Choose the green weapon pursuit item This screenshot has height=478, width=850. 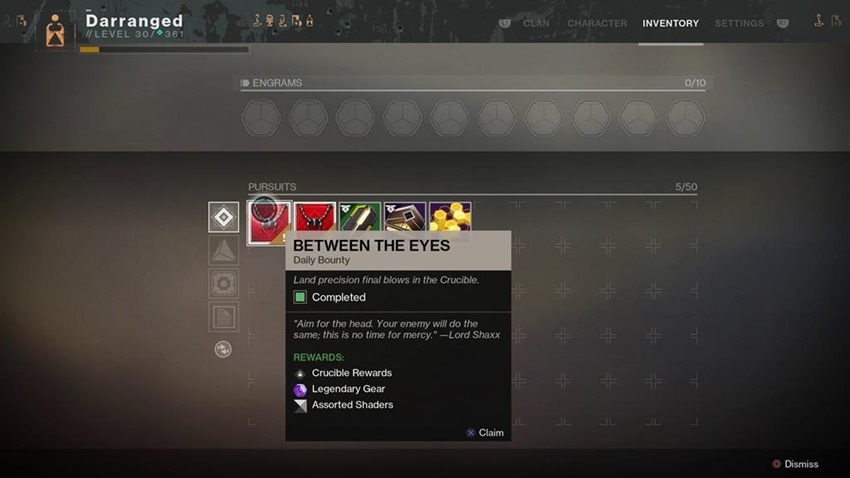pos(360,217)
